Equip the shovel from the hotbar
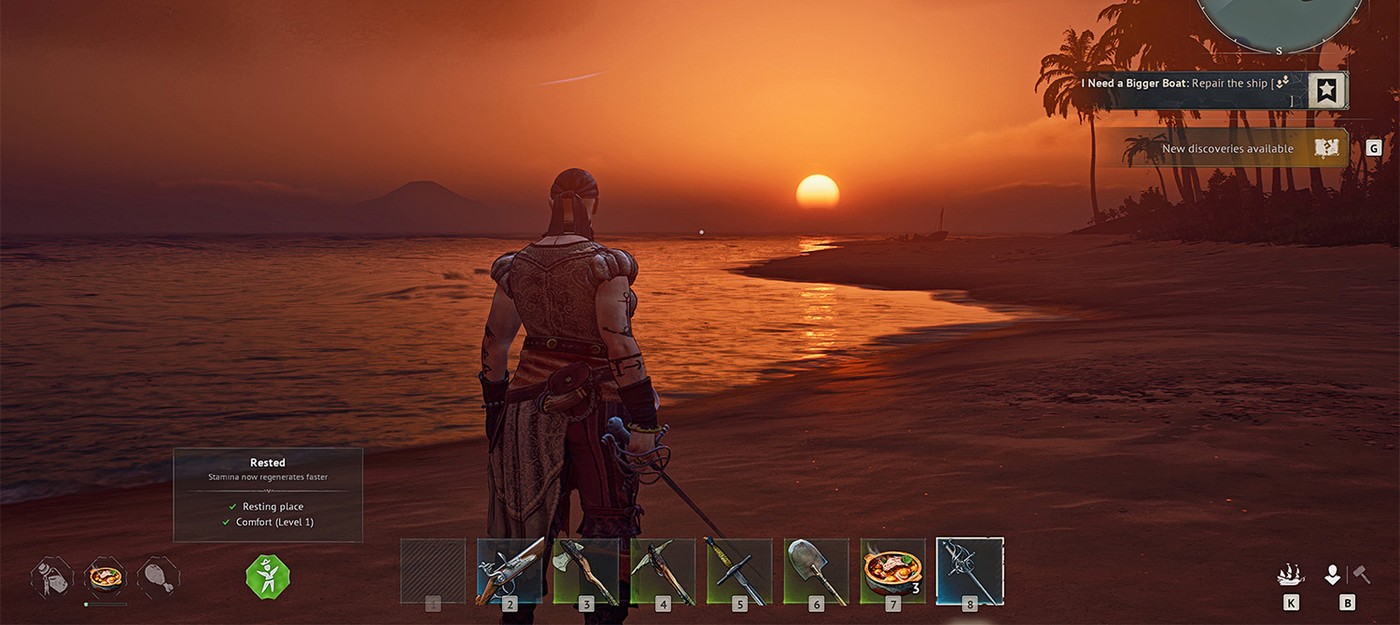The width and height of the screenshot is (1400, 625). (x=816, y=571)
